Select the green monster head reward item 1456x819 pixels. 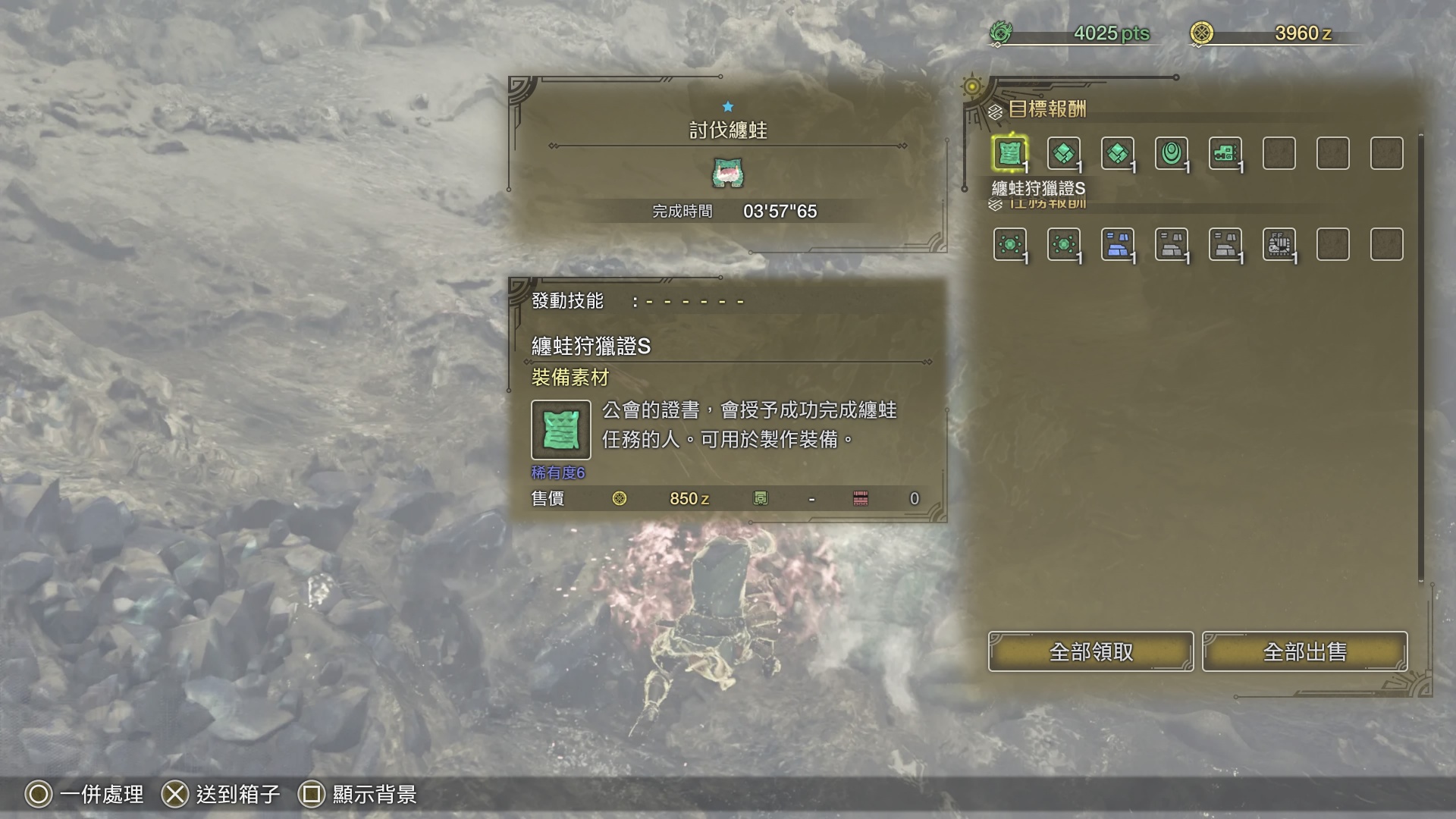pos(1225,153)
